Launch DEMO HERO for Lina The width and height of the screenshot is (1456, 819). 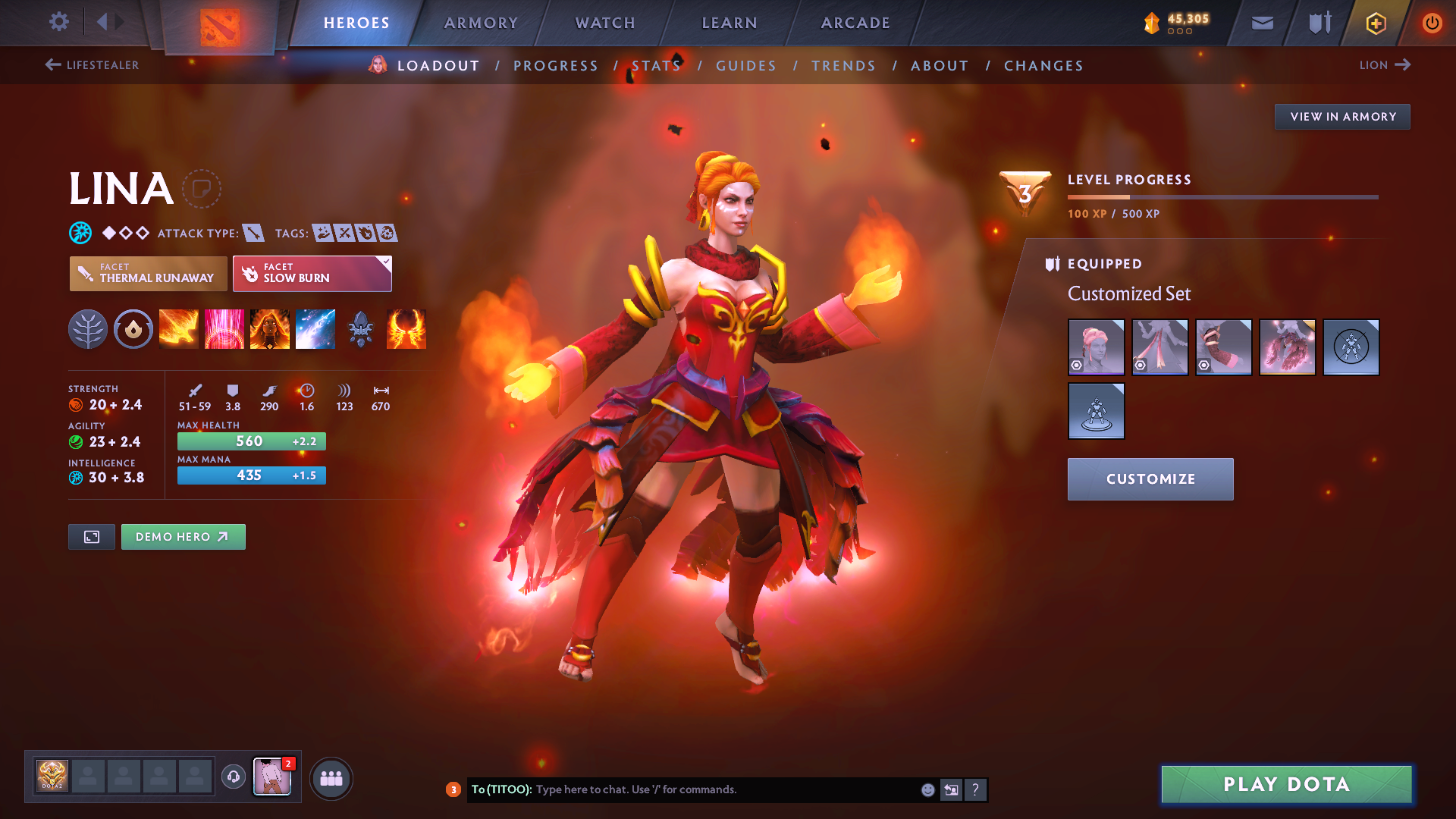(x=183, y=536)
